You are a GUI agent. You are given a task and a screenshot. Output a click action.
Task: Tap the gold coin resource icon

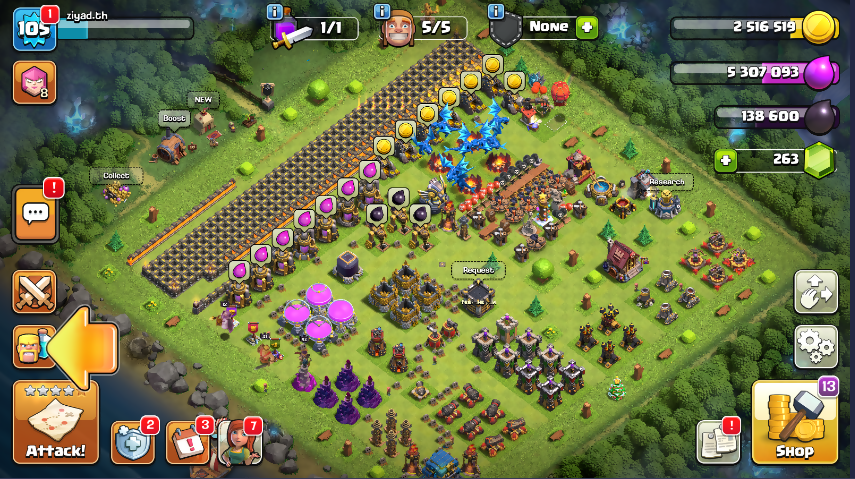pyautogui.click(x=816, y=28)
